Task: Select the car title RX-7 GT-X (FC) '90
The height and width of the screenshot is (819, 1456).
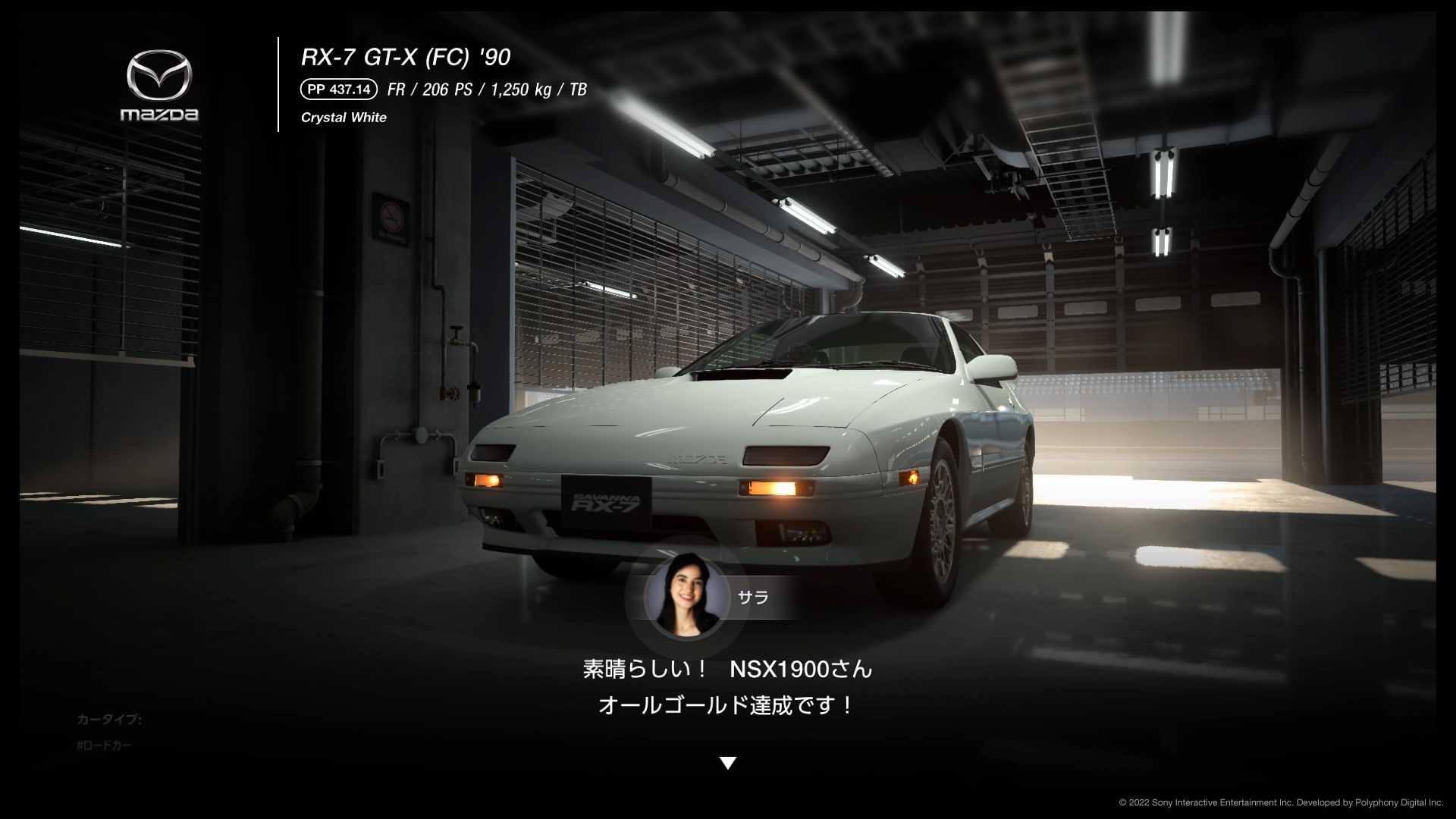Action: tap(406, 55)
